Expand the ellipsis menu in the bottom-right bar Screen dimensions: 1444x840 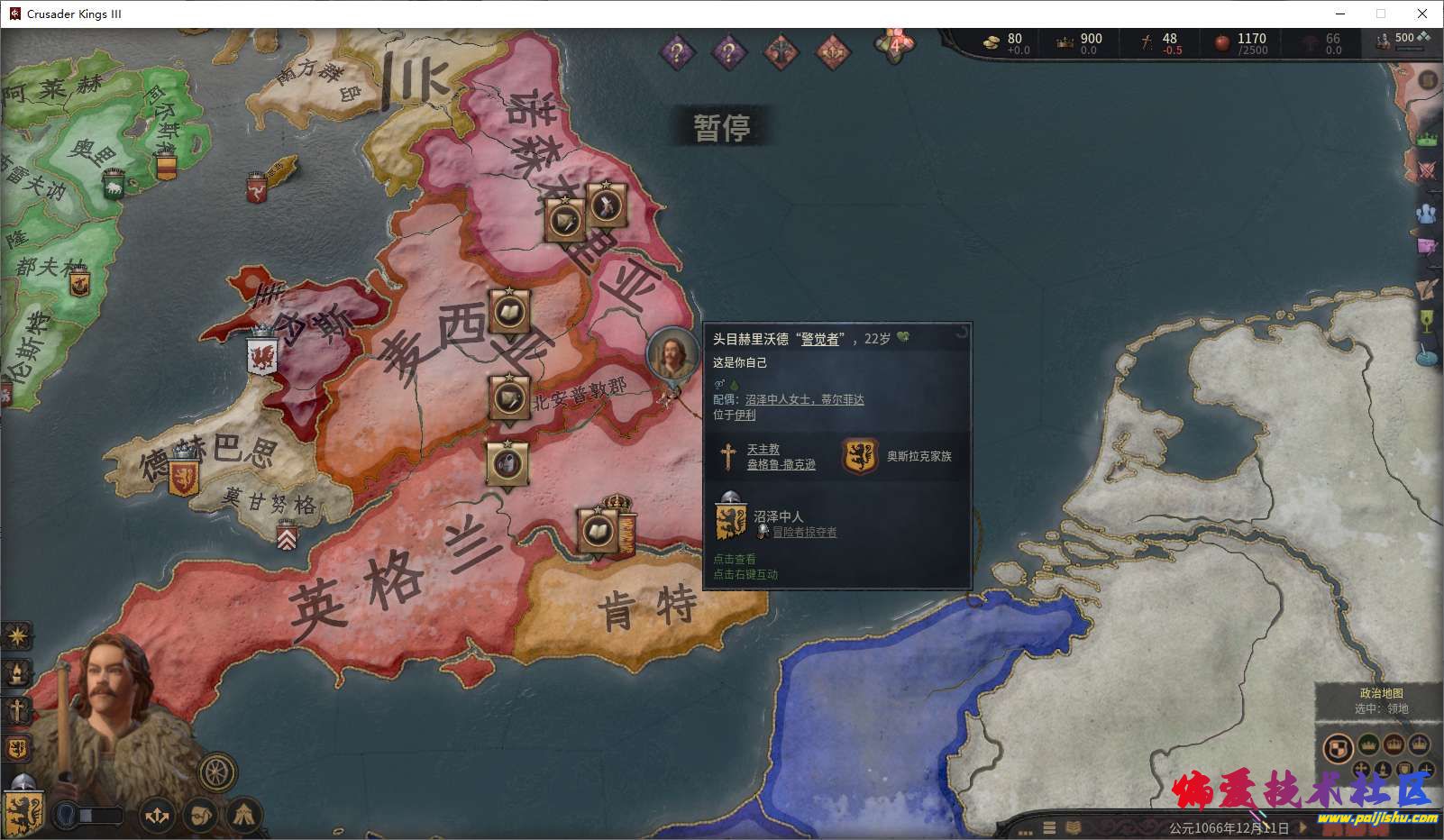coord(1025,830)
